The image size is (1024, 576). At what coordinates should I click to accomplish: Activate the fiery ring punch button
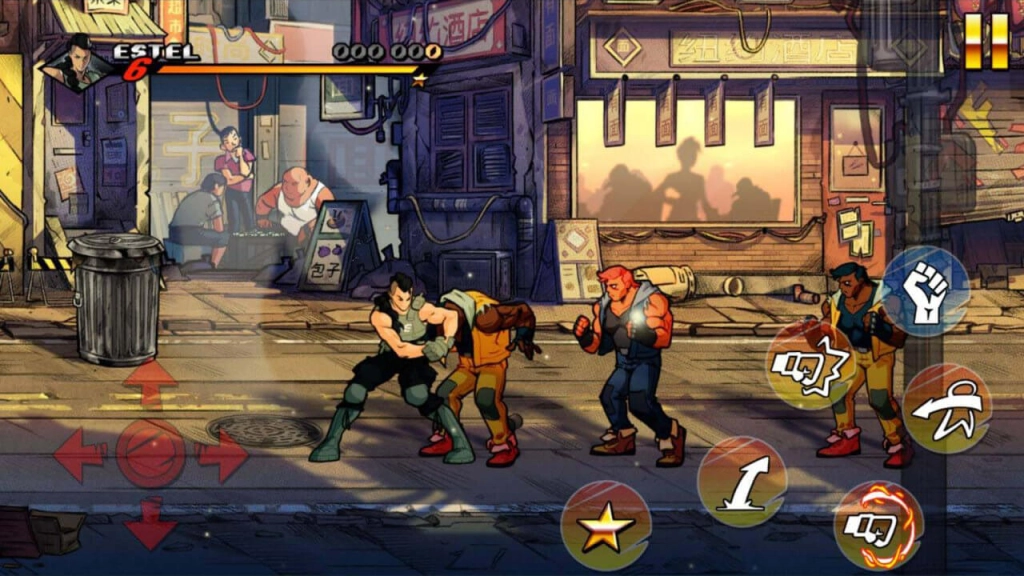coord(877,525)
